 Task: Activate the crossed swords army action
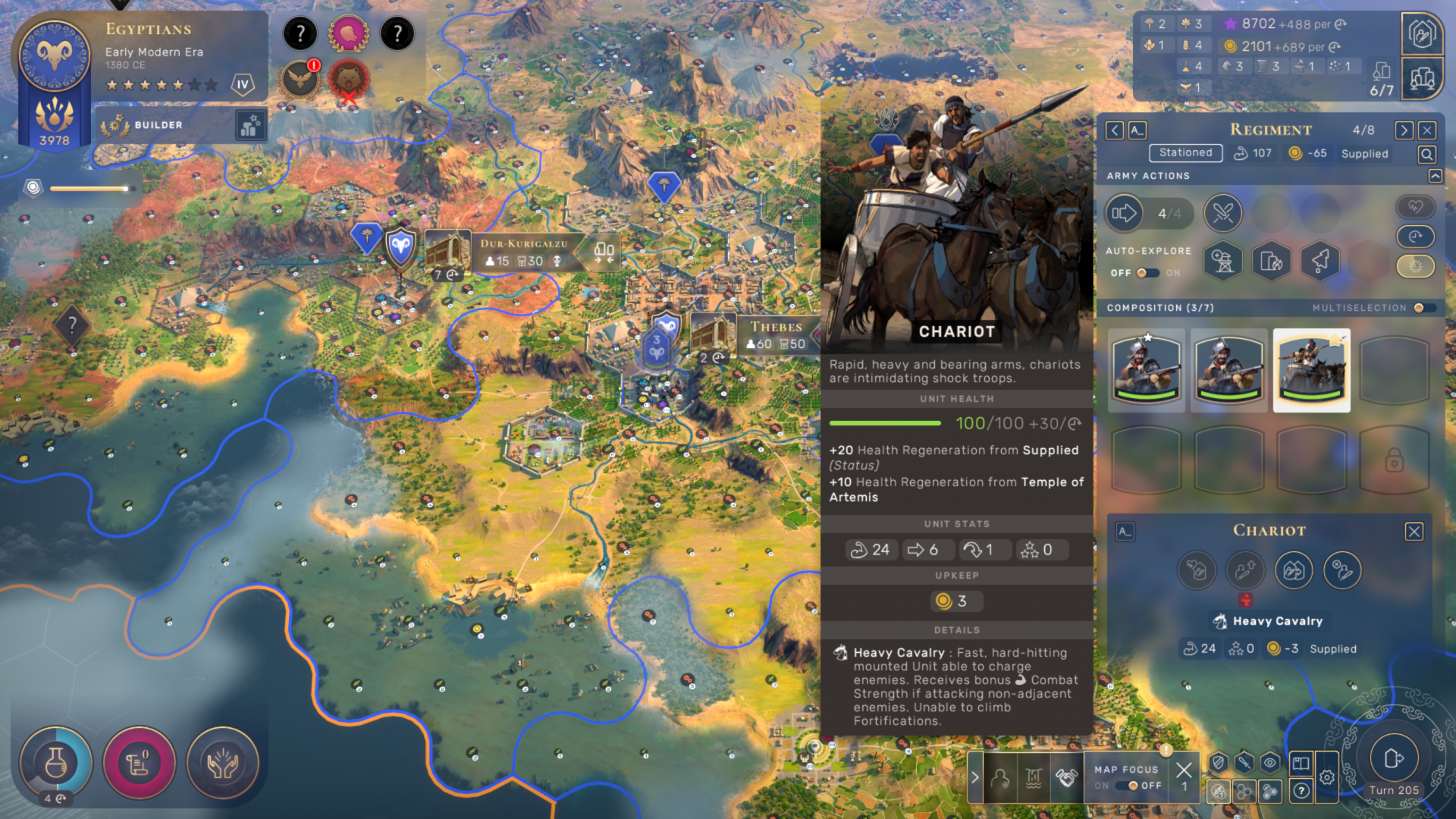1222,213
